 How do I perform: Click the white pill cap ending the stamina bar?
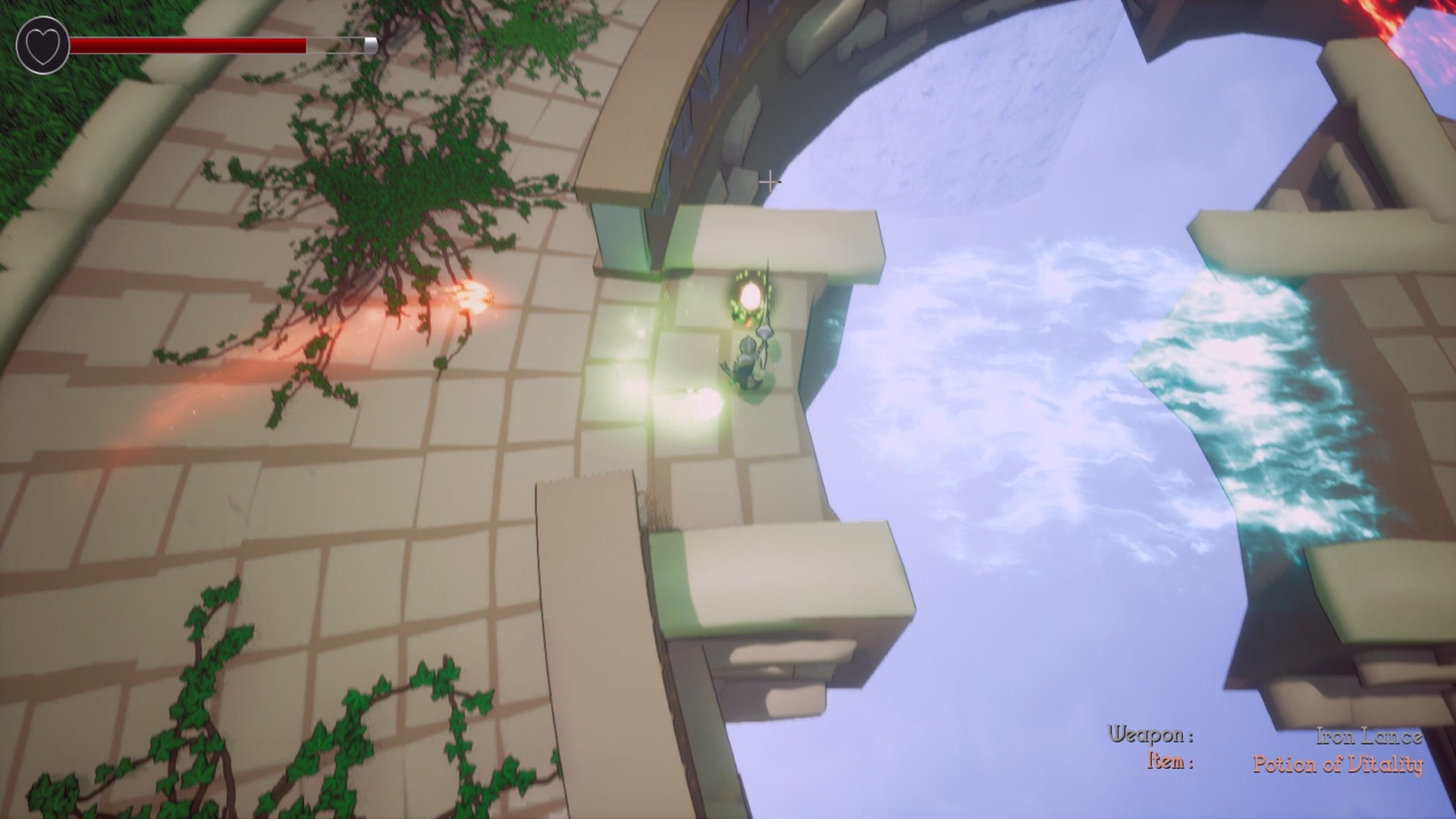coord(369,45)
